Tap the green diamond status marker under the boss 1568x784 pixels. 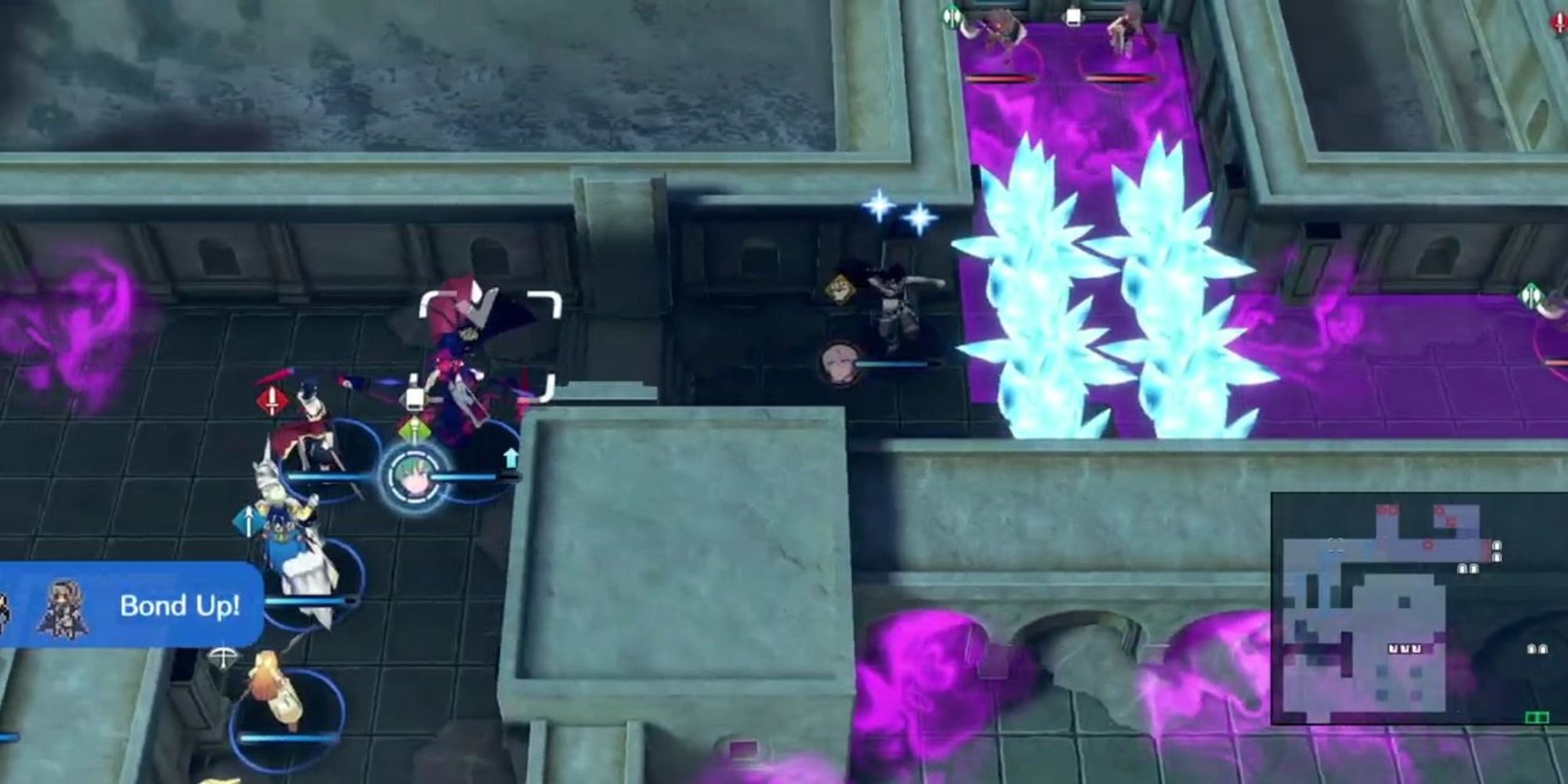pyautogui.click(x=414, y=430)
